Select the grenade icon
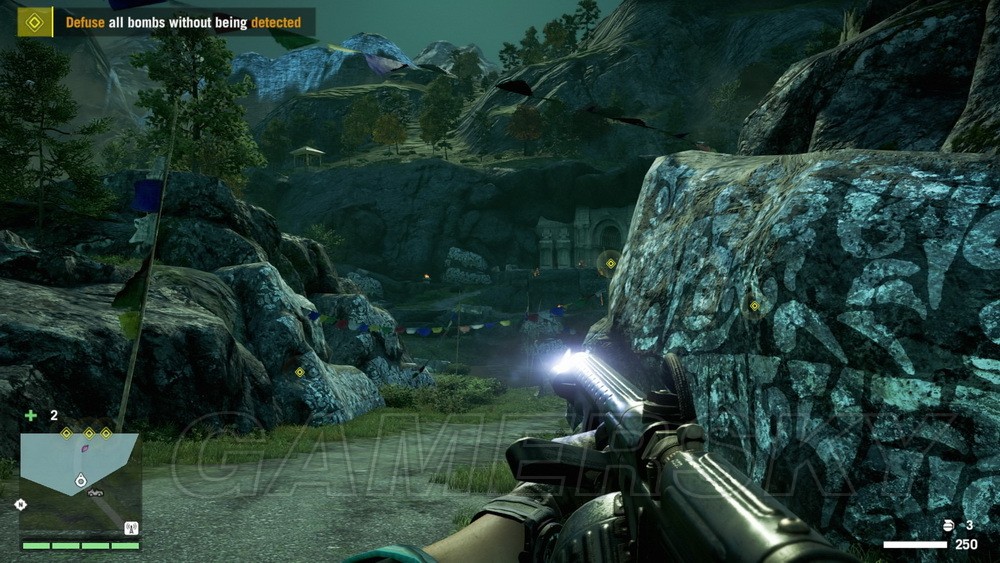This screenshot has height=563, width=1000. pyautogui.click(x=949, y=525)
